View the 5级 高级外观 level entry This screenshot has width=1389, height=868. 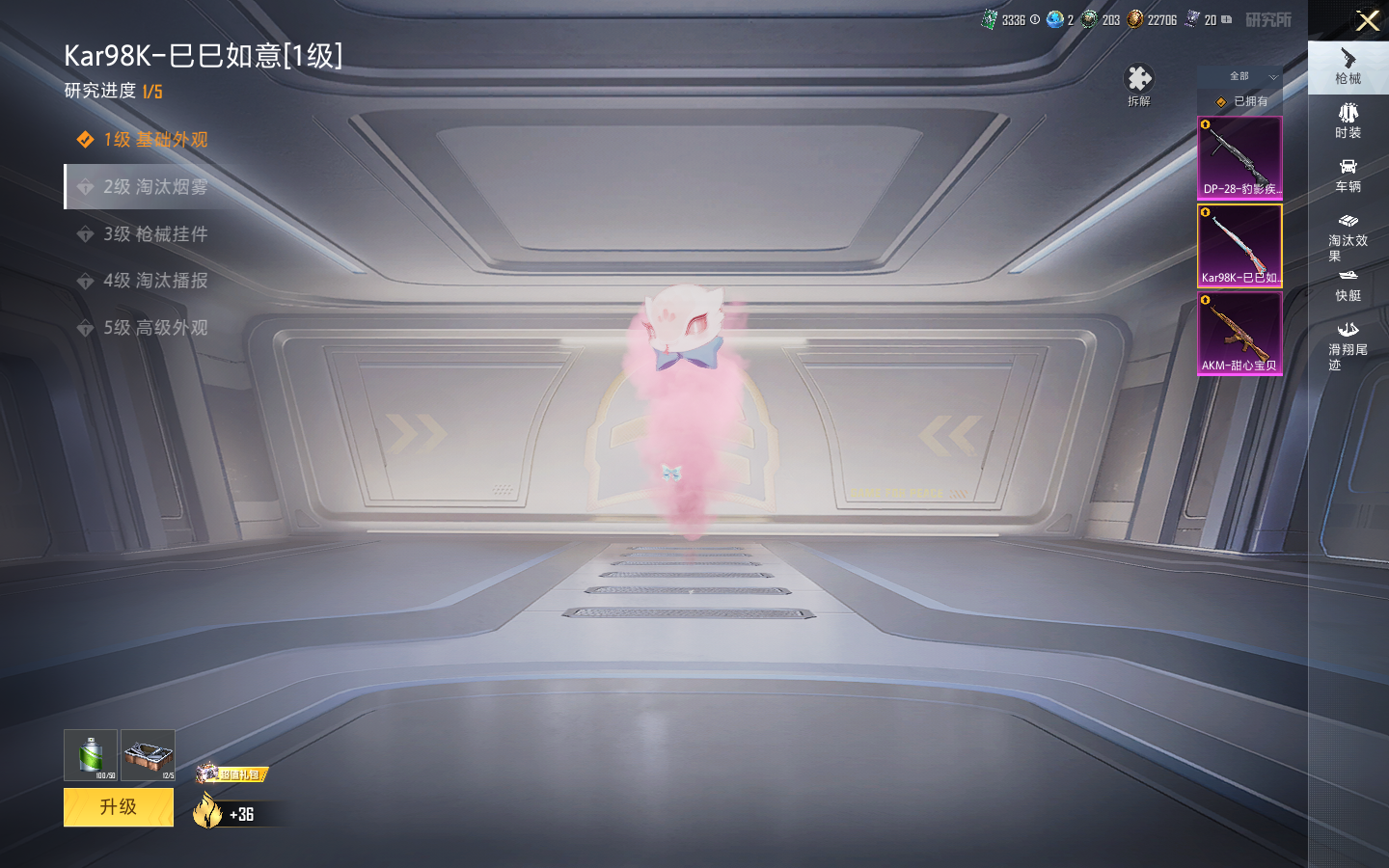(x=154, y=328)
